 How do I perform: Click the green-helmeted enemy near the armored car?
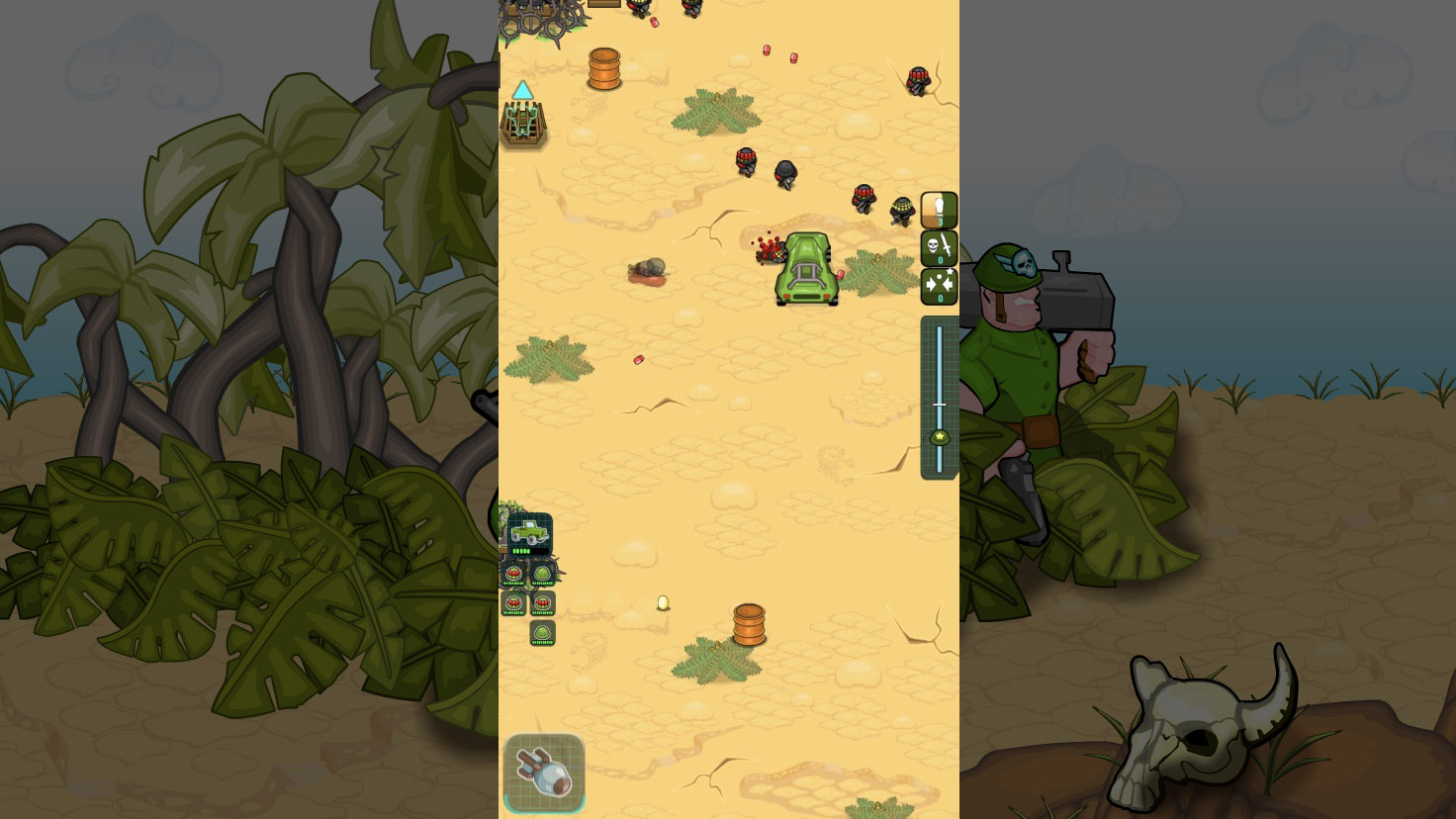901,210
